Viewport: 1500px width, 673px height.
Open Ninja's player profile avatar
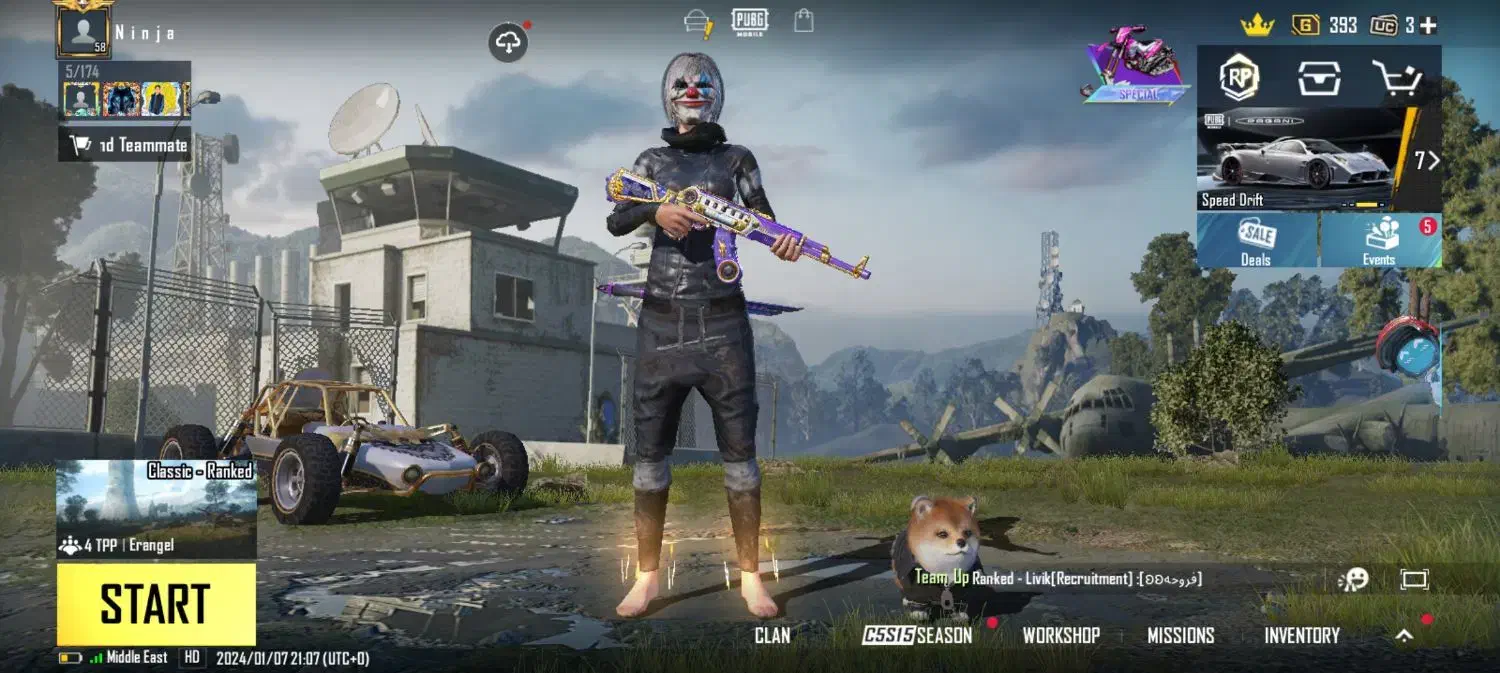click(x=83, y=32)
